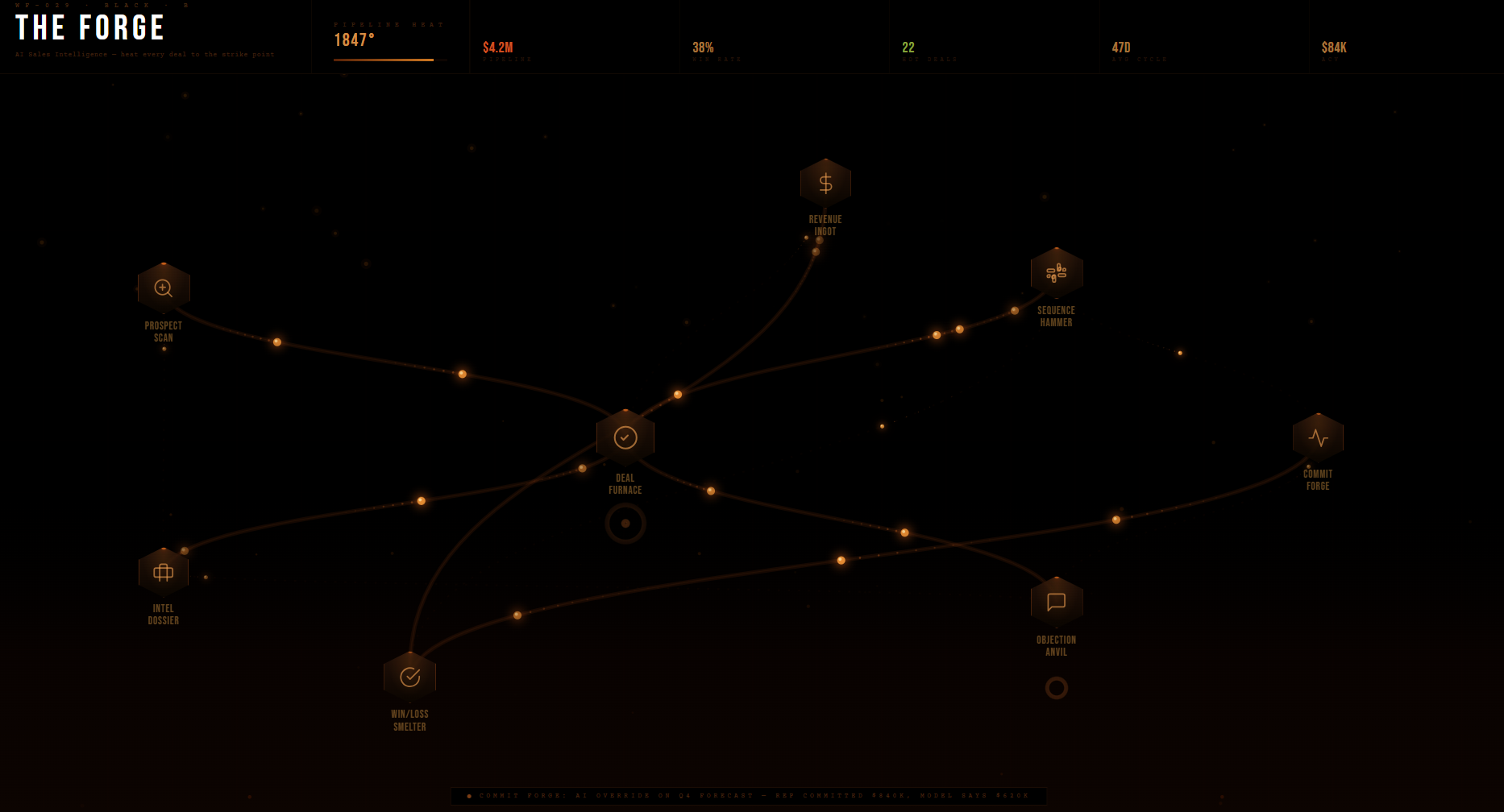Open the Commit Forge forecast override alert
The image size is (1504, 812).
[750, 796]
